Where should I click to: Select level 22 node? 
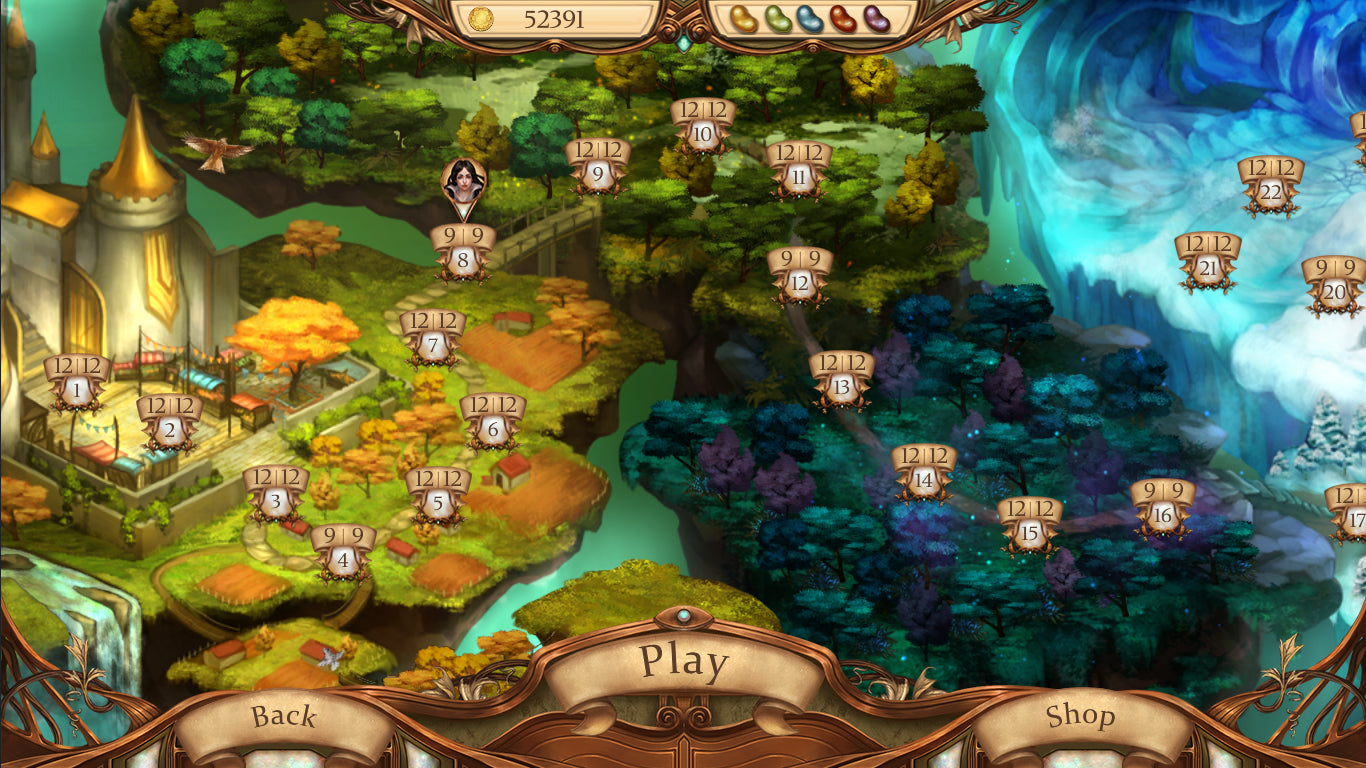[1270, 192]
